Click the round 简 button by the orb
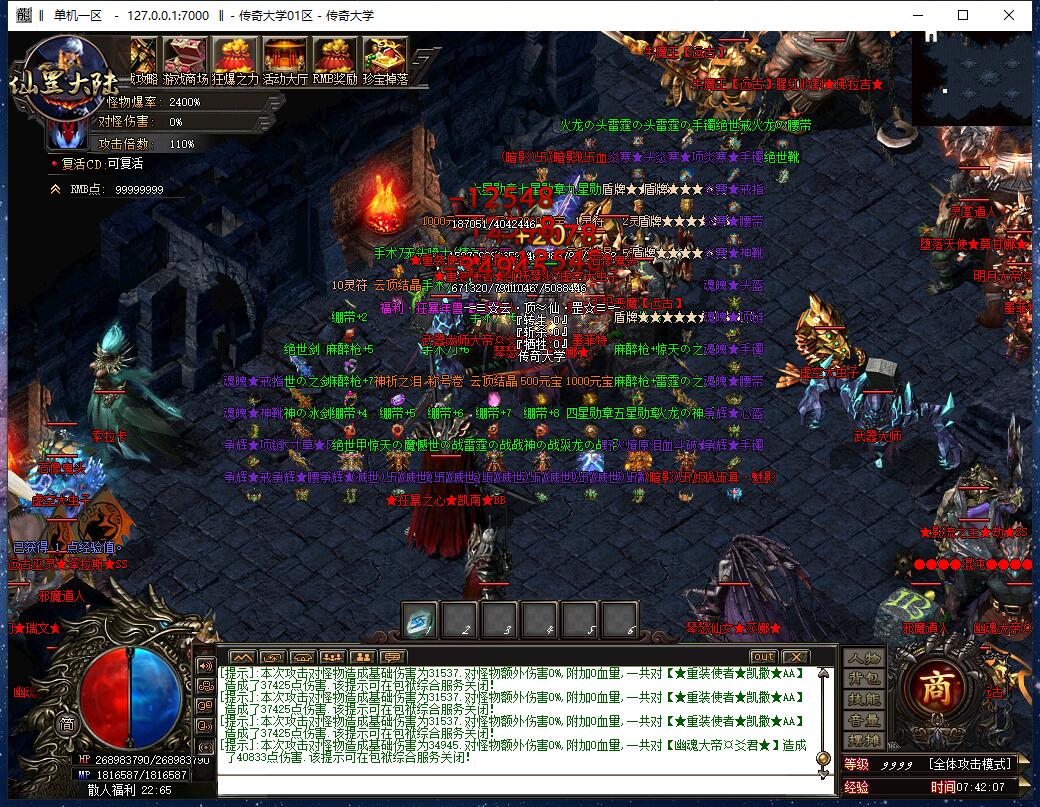This screenshot has width=1040, height=807. click(x=67, y=725)
